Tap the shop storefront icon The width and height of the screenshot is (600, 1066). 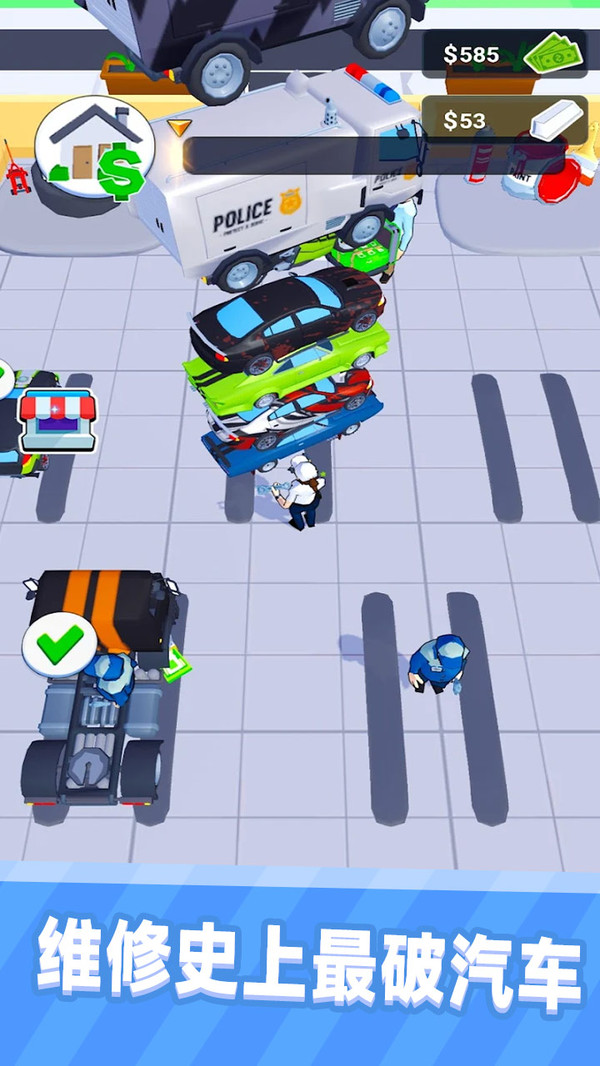(57, 421)
